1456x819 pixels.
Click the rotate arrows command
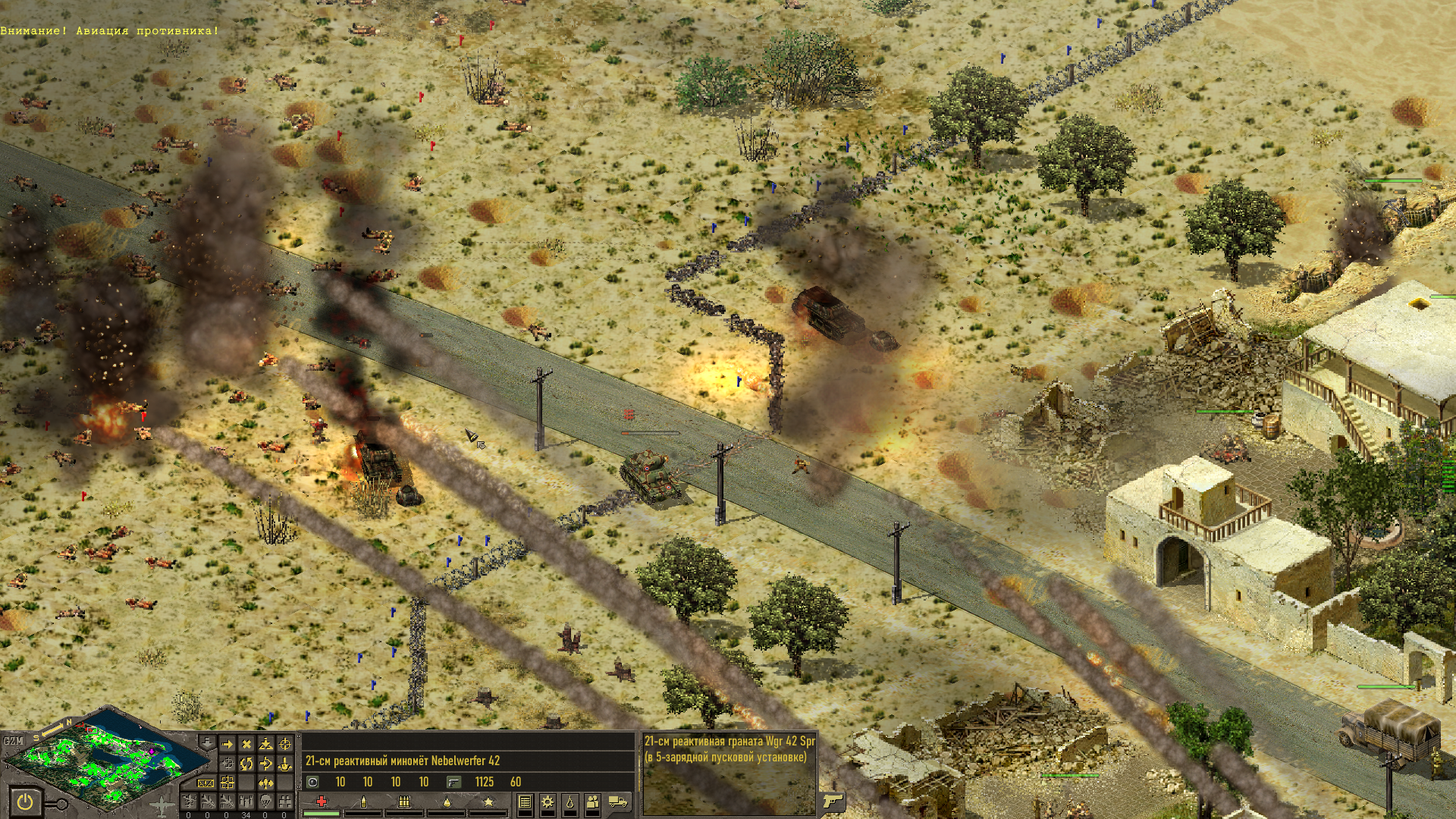click(246, 764)
